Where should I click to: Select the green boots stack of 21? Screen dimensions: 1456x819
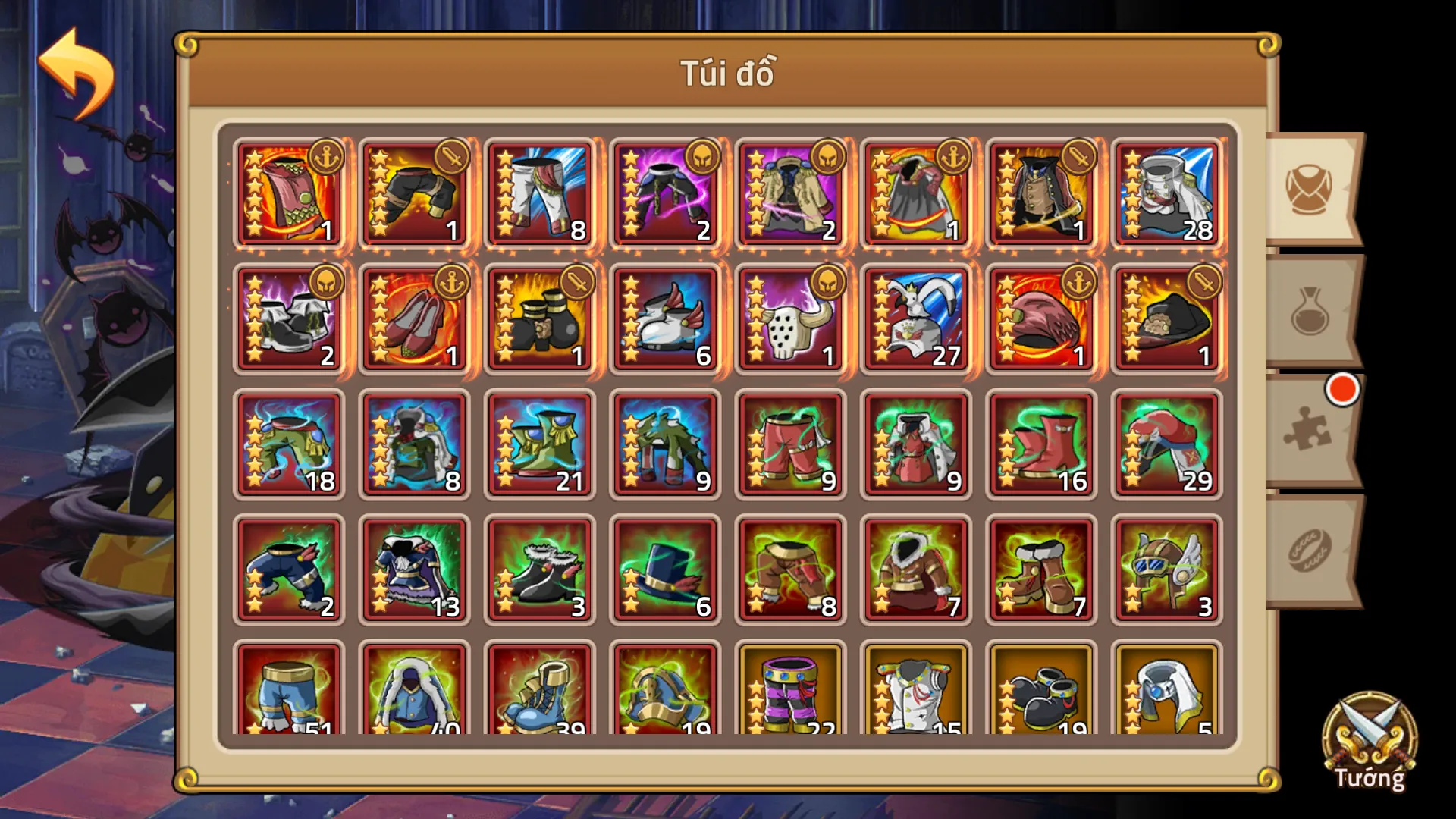tap(539, 444)
